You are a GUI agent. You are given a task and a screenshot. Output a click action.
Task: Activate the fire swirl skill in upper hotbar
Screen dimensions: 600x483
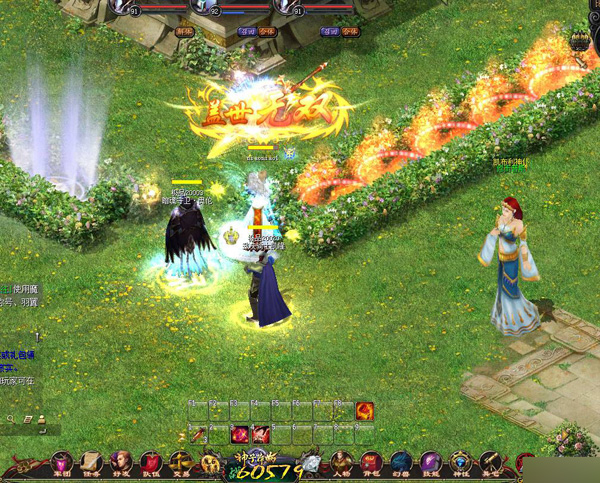click(365, 410)
